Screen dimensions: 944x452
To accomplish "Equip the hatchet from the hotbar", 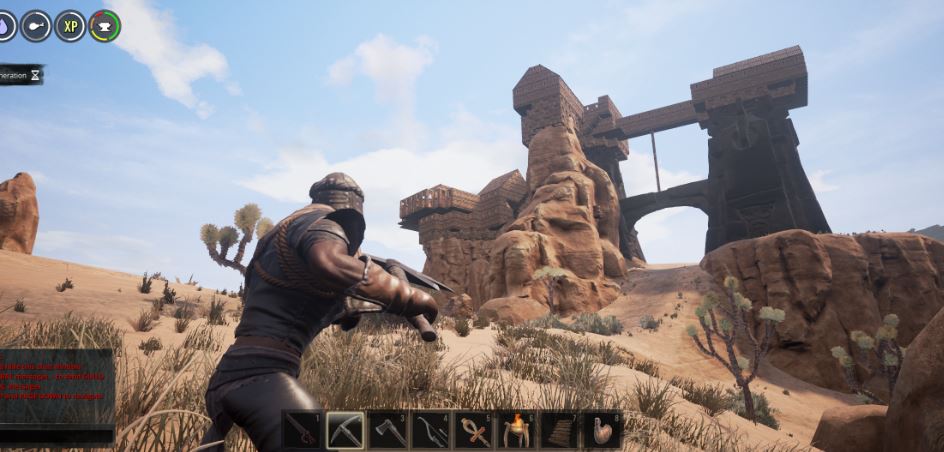I will [388, 430].
